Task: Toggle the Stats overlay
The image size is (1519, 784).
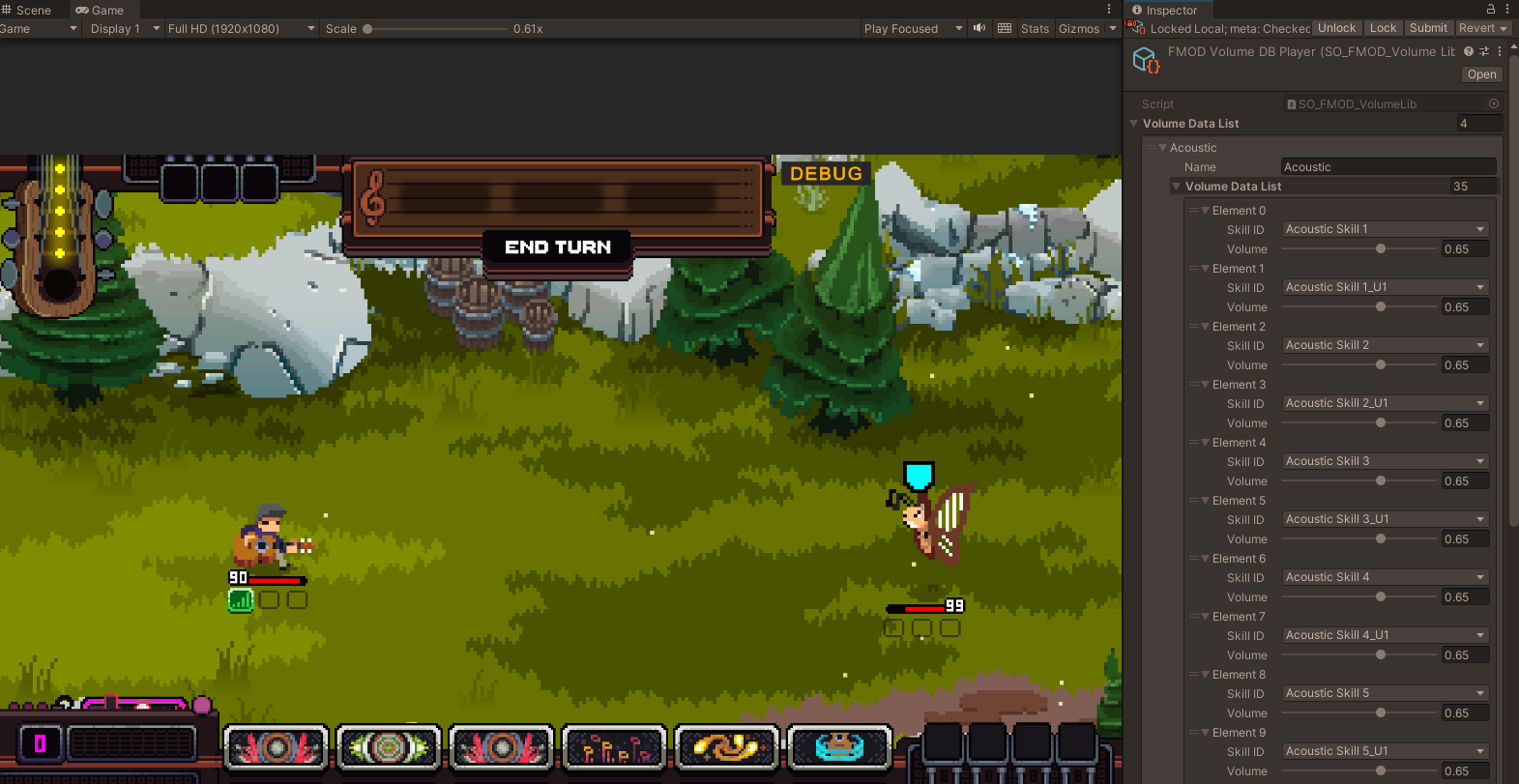Action: tap(1035, 28)
